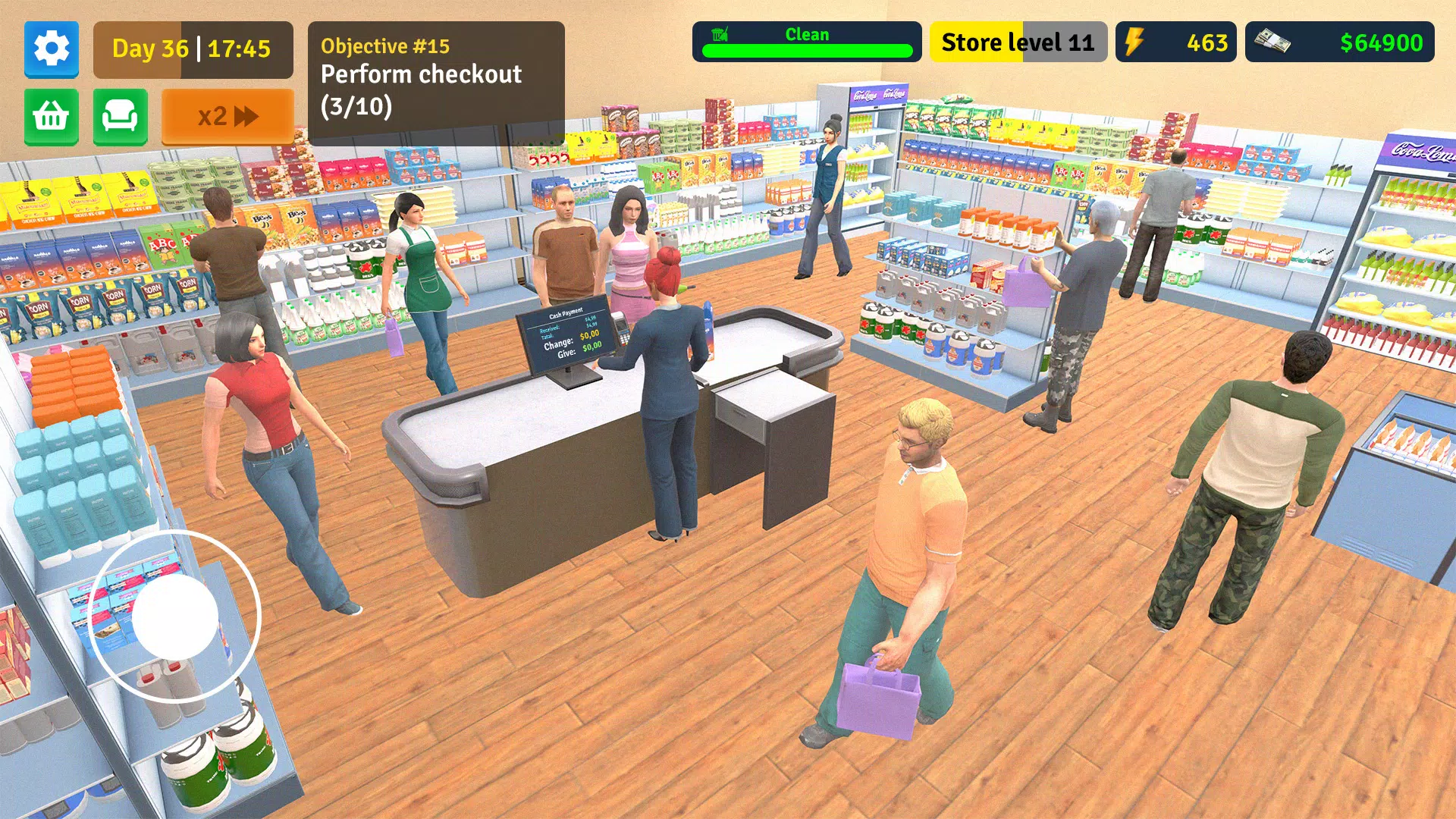
Task: Open the shopping basket product purchasing menu
Action: point(51,118)
